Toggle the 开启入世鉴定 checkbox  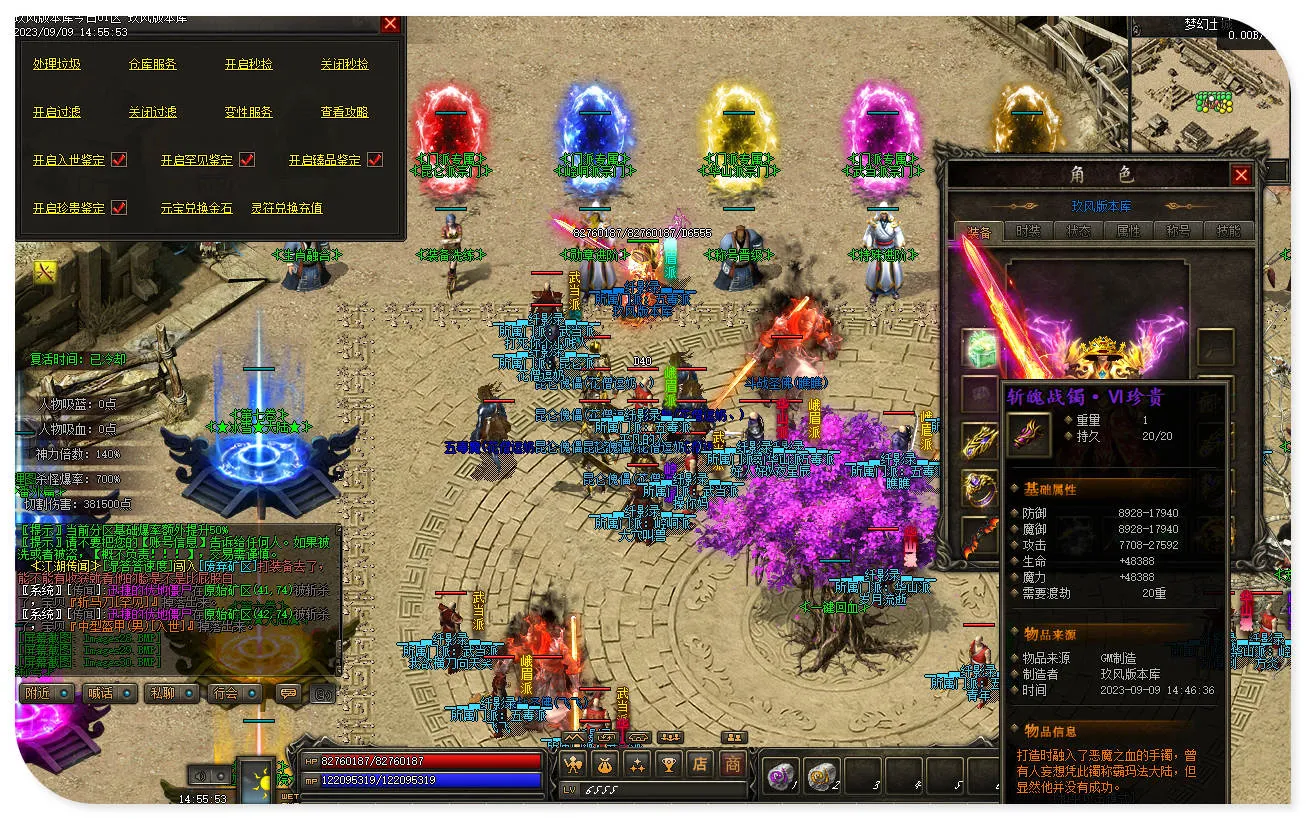coord(119,160)
